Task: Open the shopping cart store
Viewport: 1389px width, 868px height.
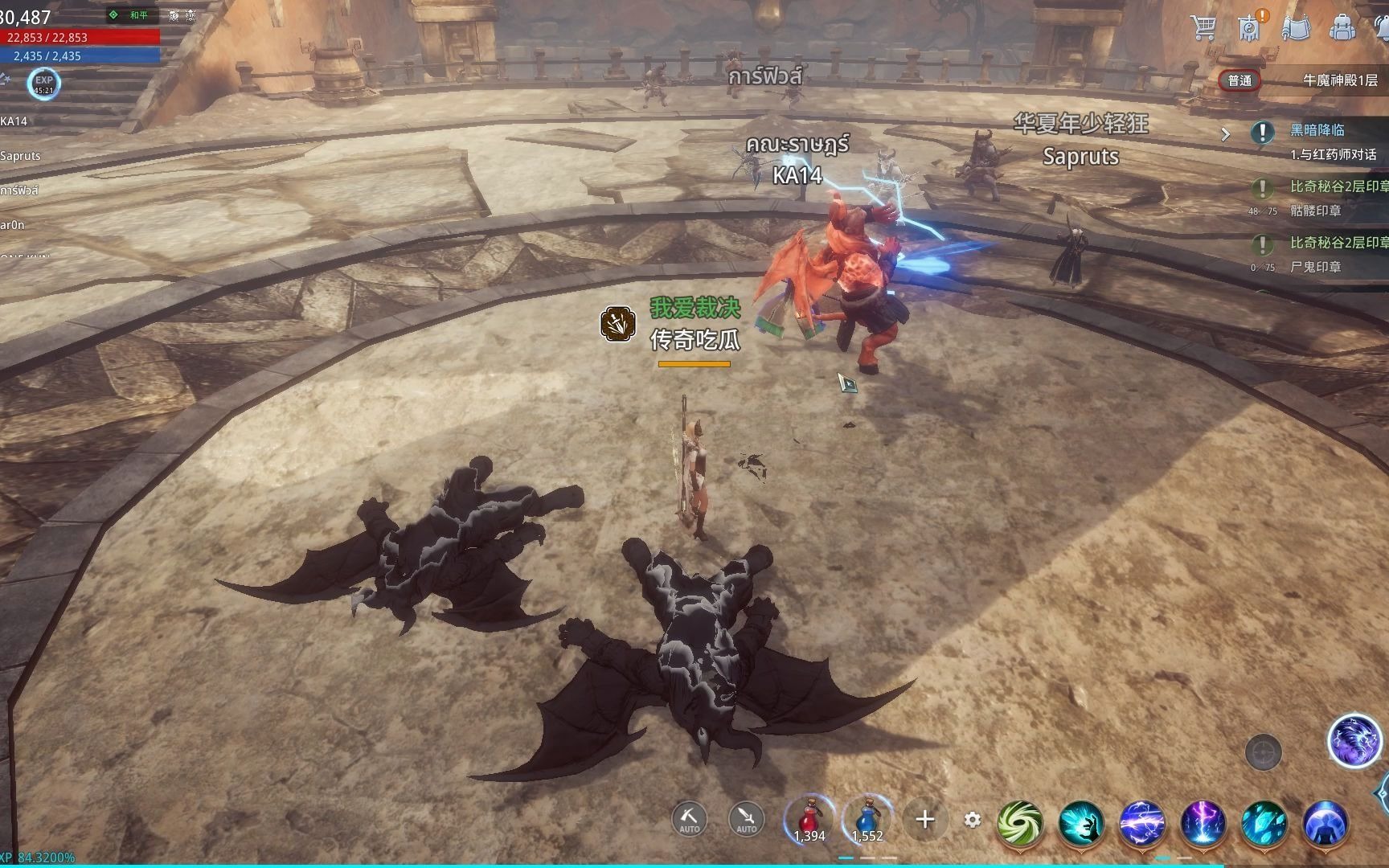Action: coord(1203,27)
